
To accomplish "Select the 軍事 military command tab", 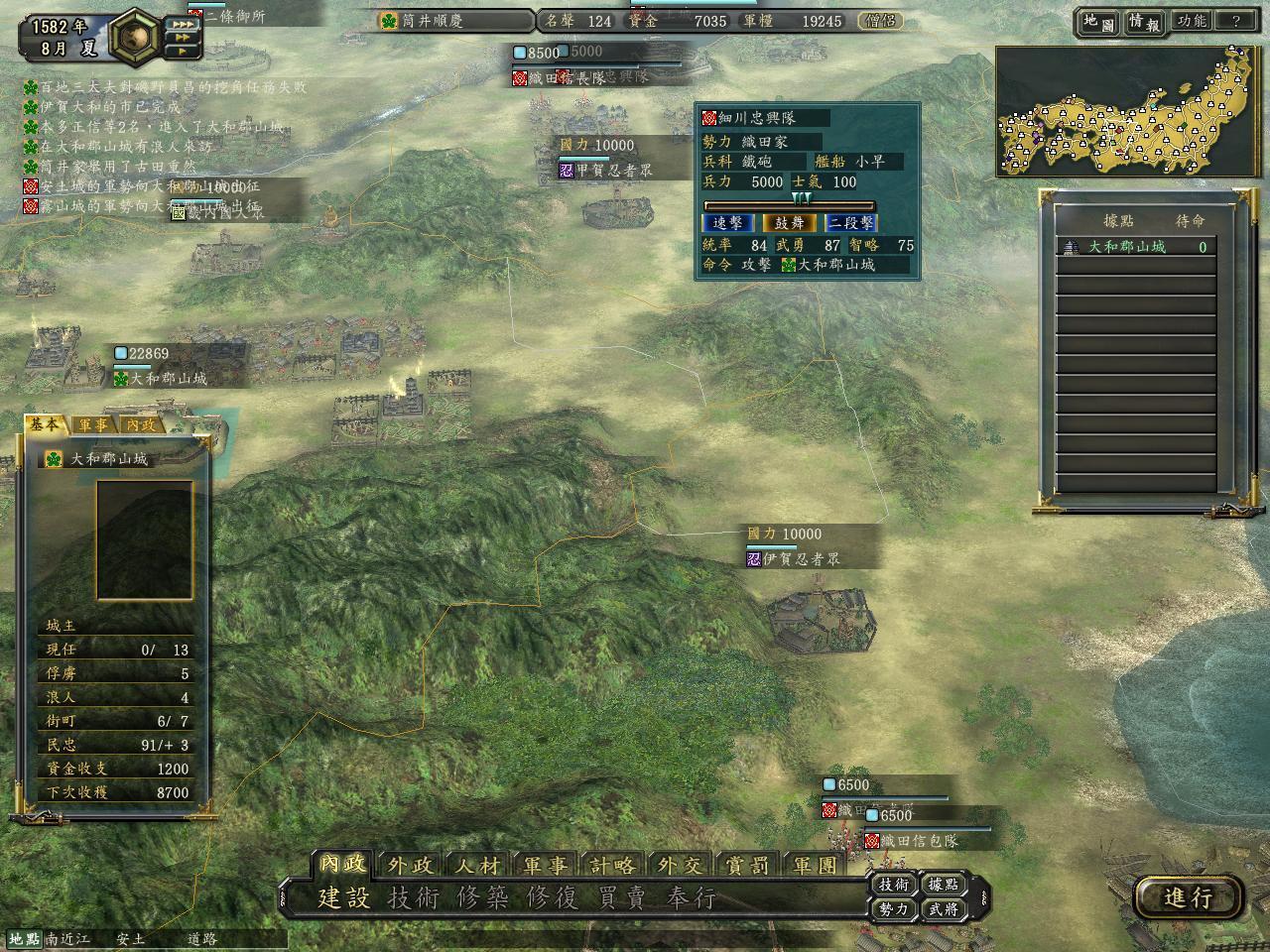I will pyautogui.click(x=545, y=866).
